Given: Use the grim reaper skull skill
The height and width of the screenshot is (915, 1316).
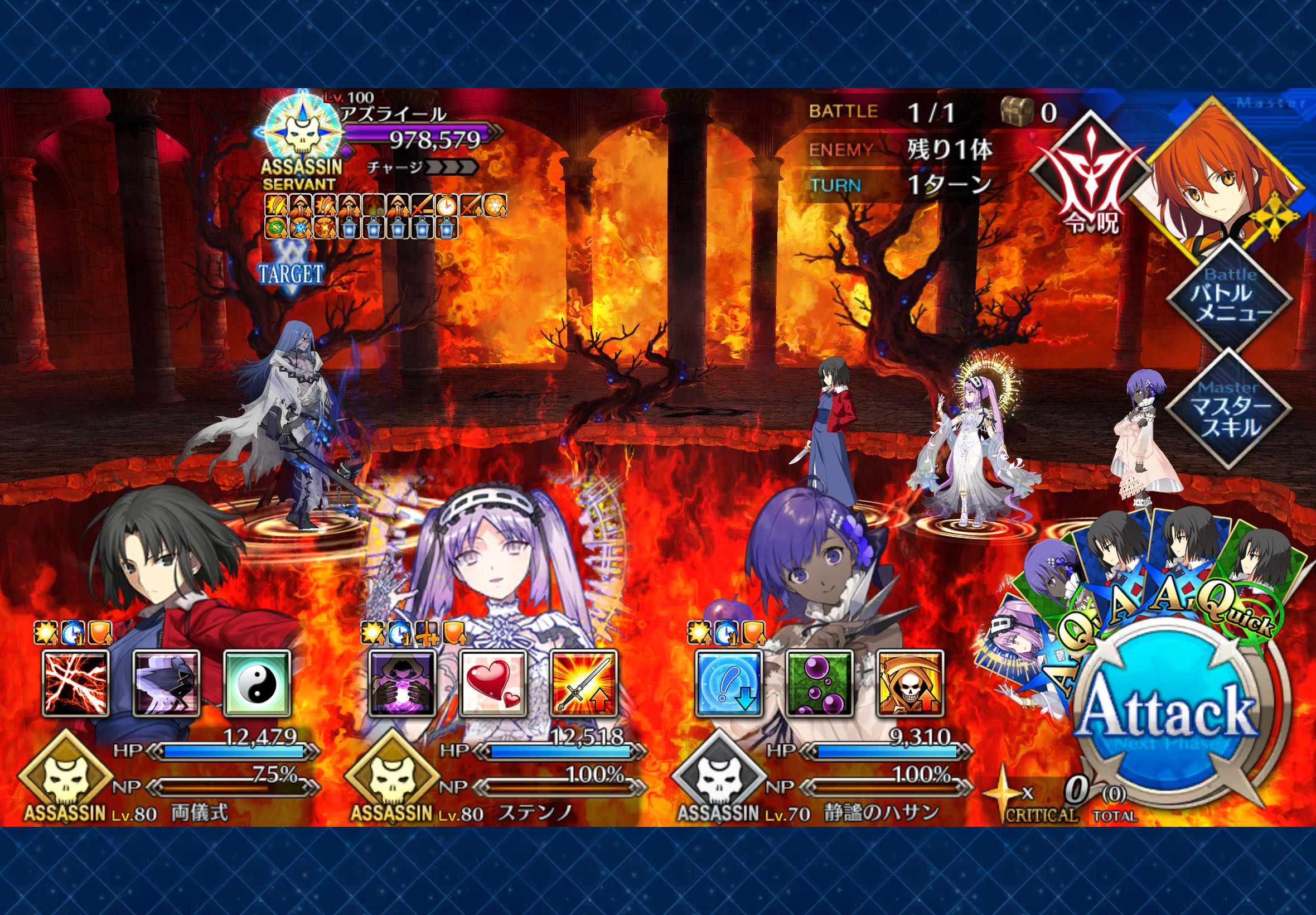Looking at the screenshot, I should [910, 682].
